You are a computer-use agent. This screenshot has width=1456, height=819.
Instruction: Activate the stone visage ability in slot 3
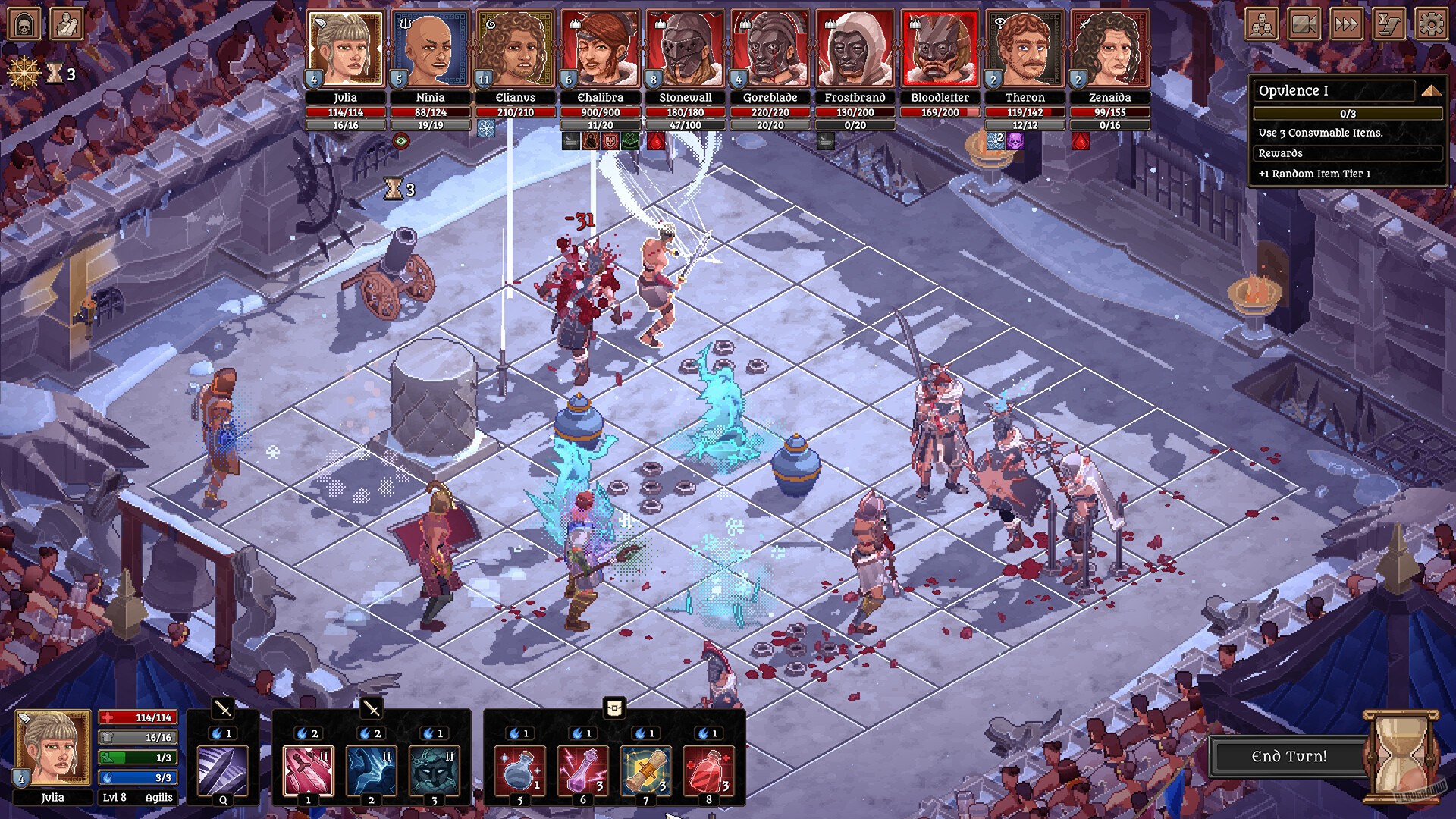[435, 768]
